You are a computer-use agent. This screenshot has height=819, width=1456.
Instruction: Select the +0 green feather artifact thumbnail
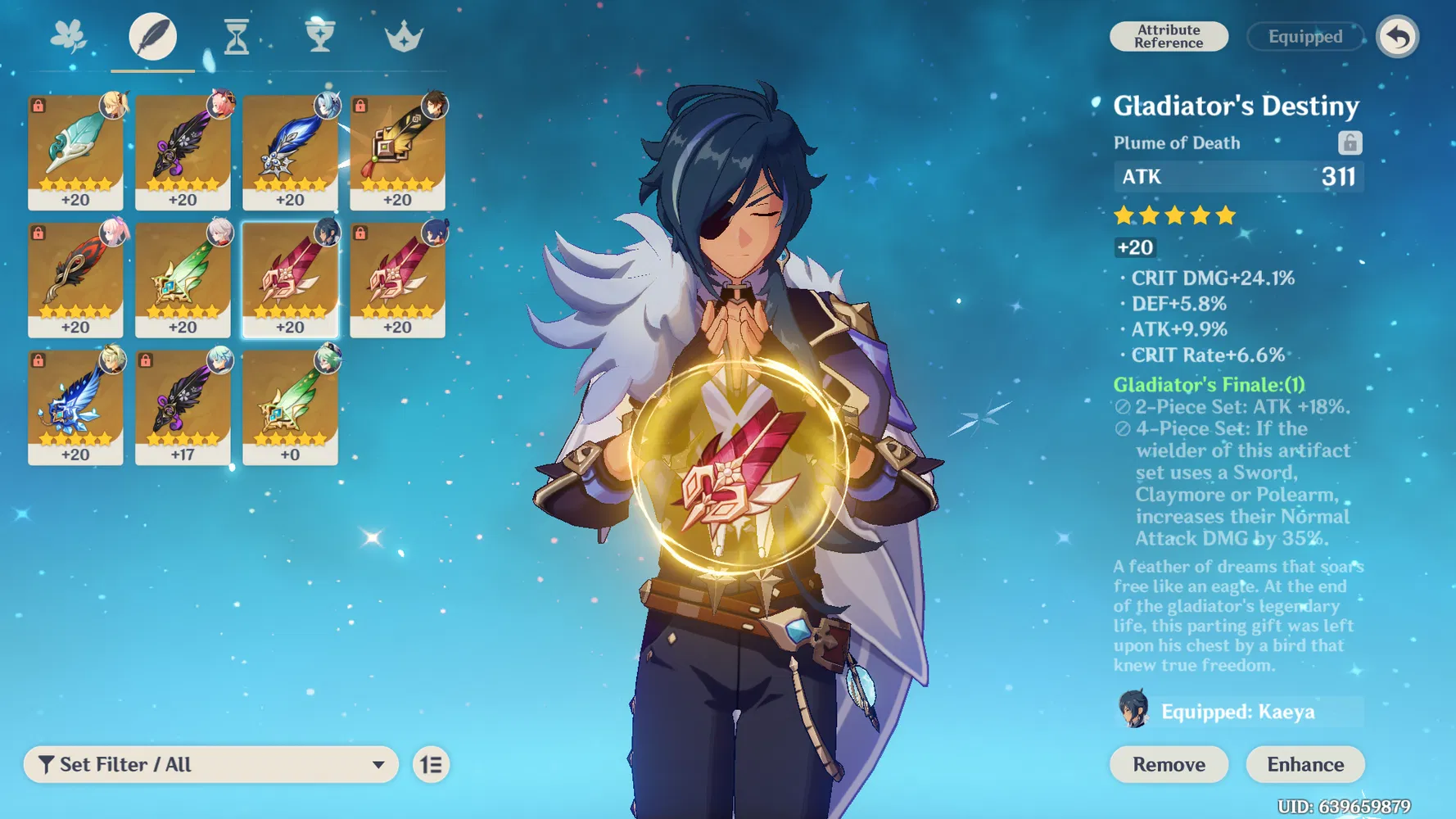292,405
